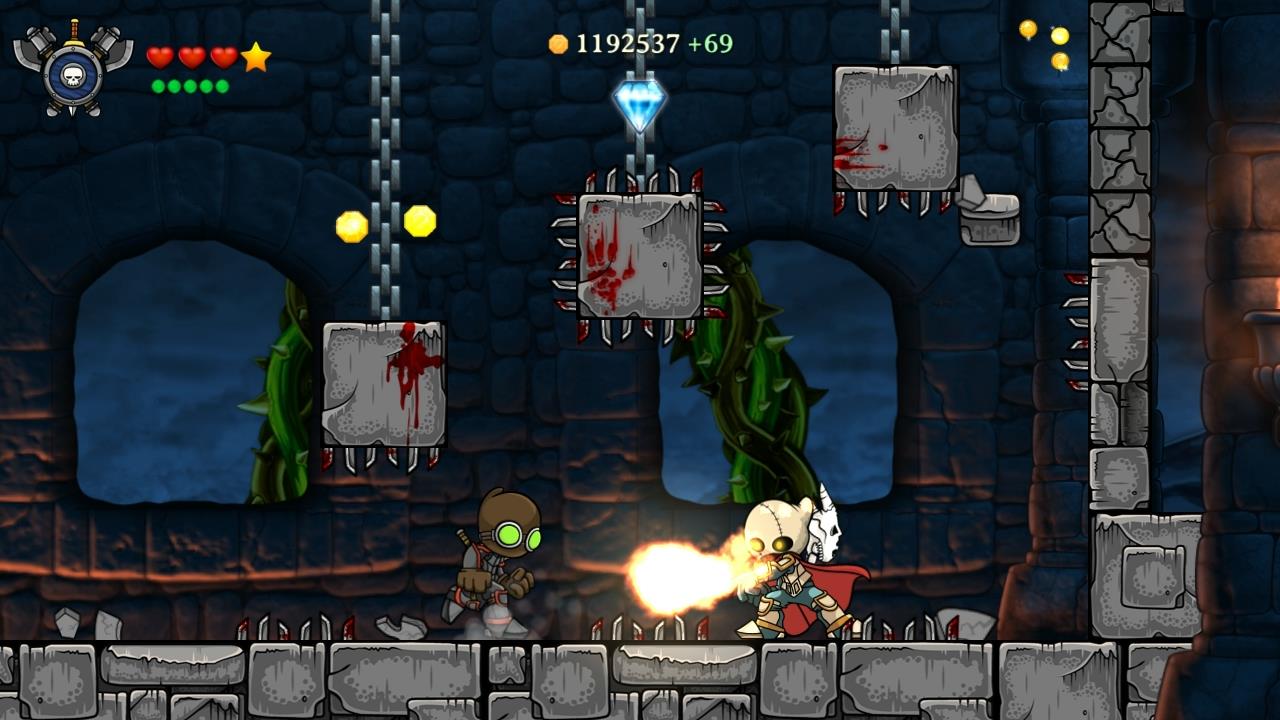The image size is (1280, 720).
Task: Click the last red heart
Action: click(x=225, y=57)
